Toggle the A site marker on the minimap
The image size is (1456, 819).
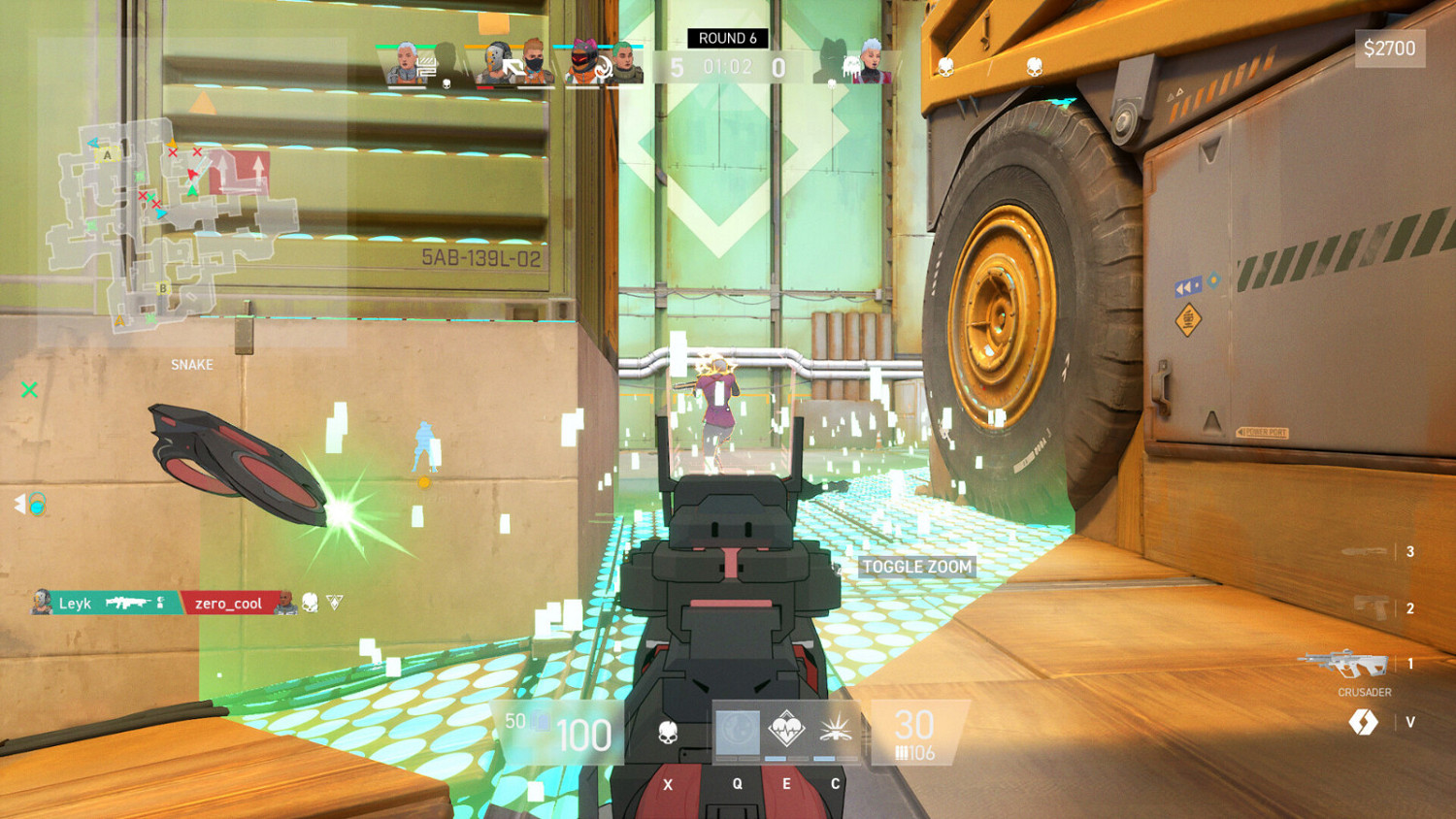coord(106,154)
